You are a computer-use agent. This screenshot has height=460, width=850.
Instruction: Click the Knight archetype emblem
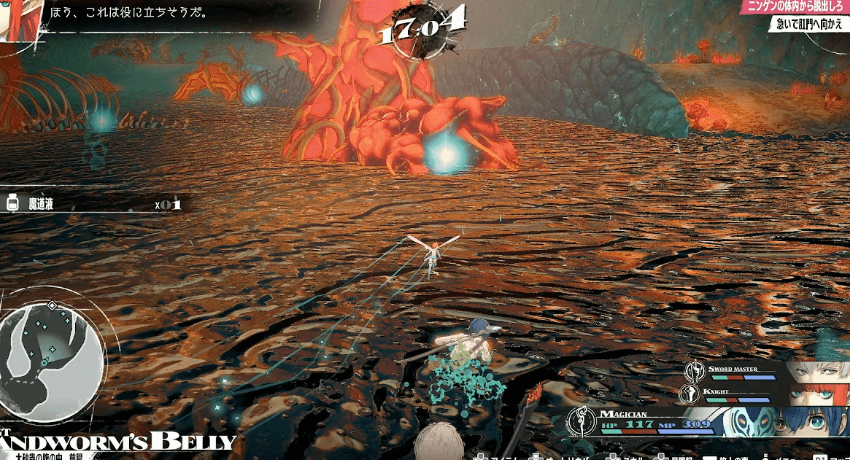(690, 394)
